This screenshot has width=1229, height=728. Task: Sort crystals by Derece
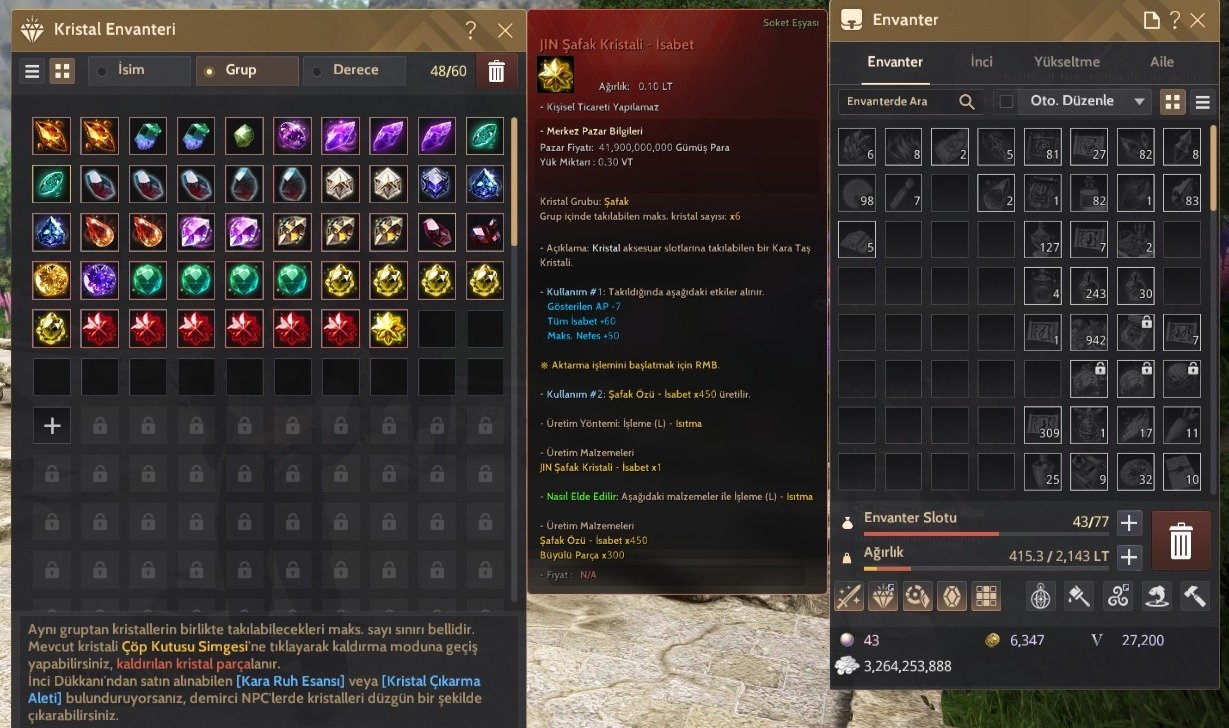(356, 70)
